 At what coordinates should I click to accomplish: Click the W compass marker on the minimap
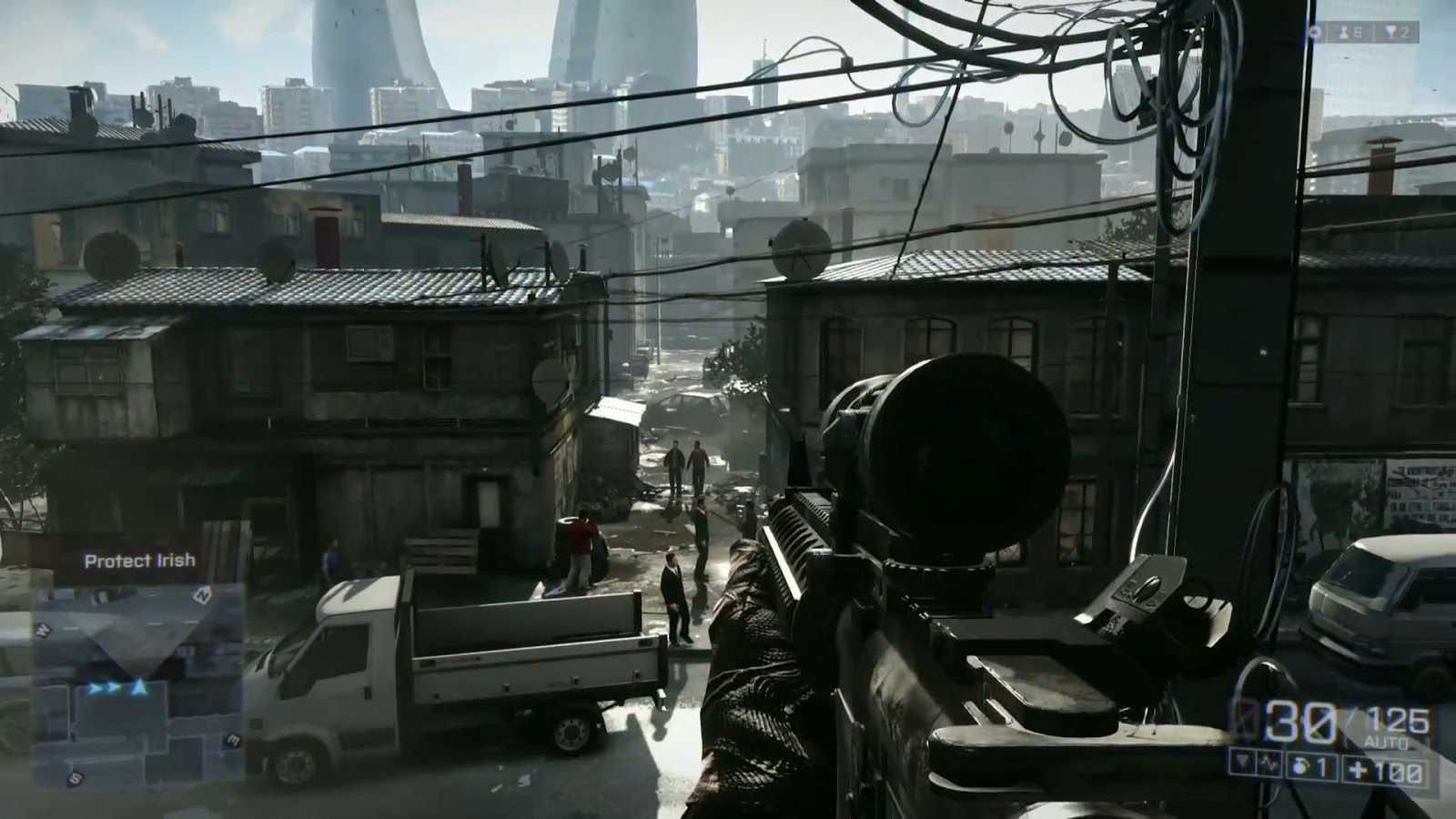coord(43,627)
